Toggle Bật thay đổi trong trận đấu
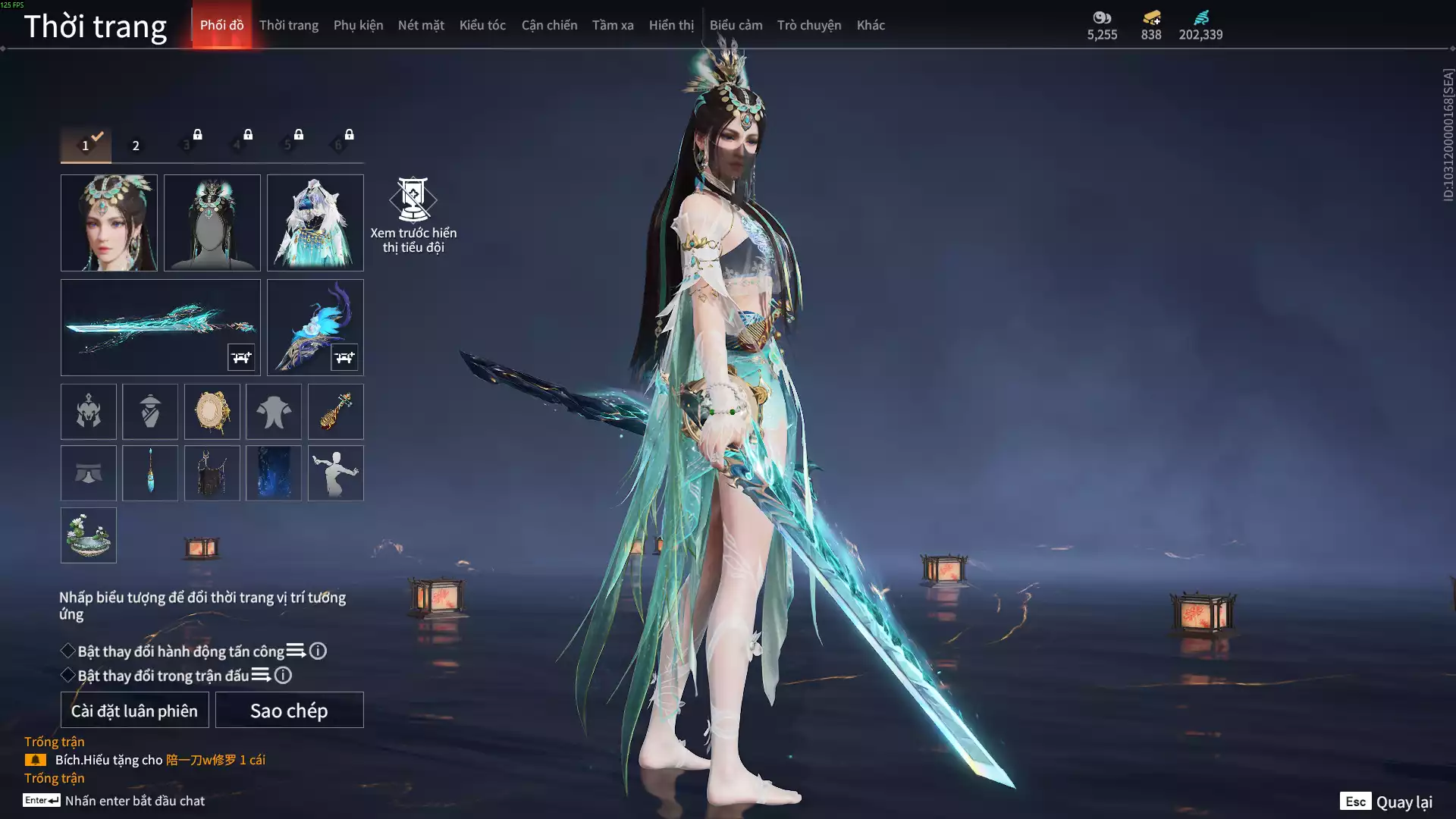The image size is (1456, 819). click(x=68, y=675)
